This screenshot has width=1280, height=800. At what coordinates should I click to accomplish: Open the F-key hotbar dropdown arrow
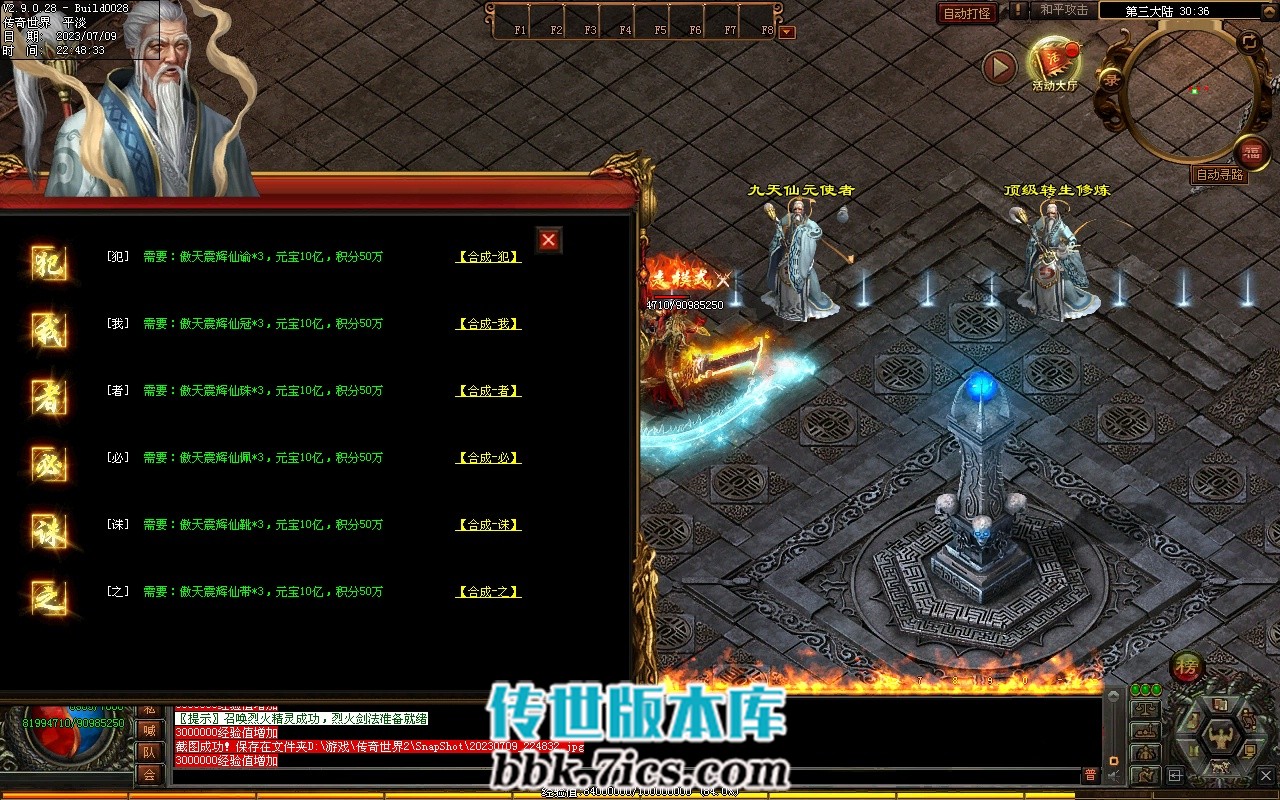point(787,32)
